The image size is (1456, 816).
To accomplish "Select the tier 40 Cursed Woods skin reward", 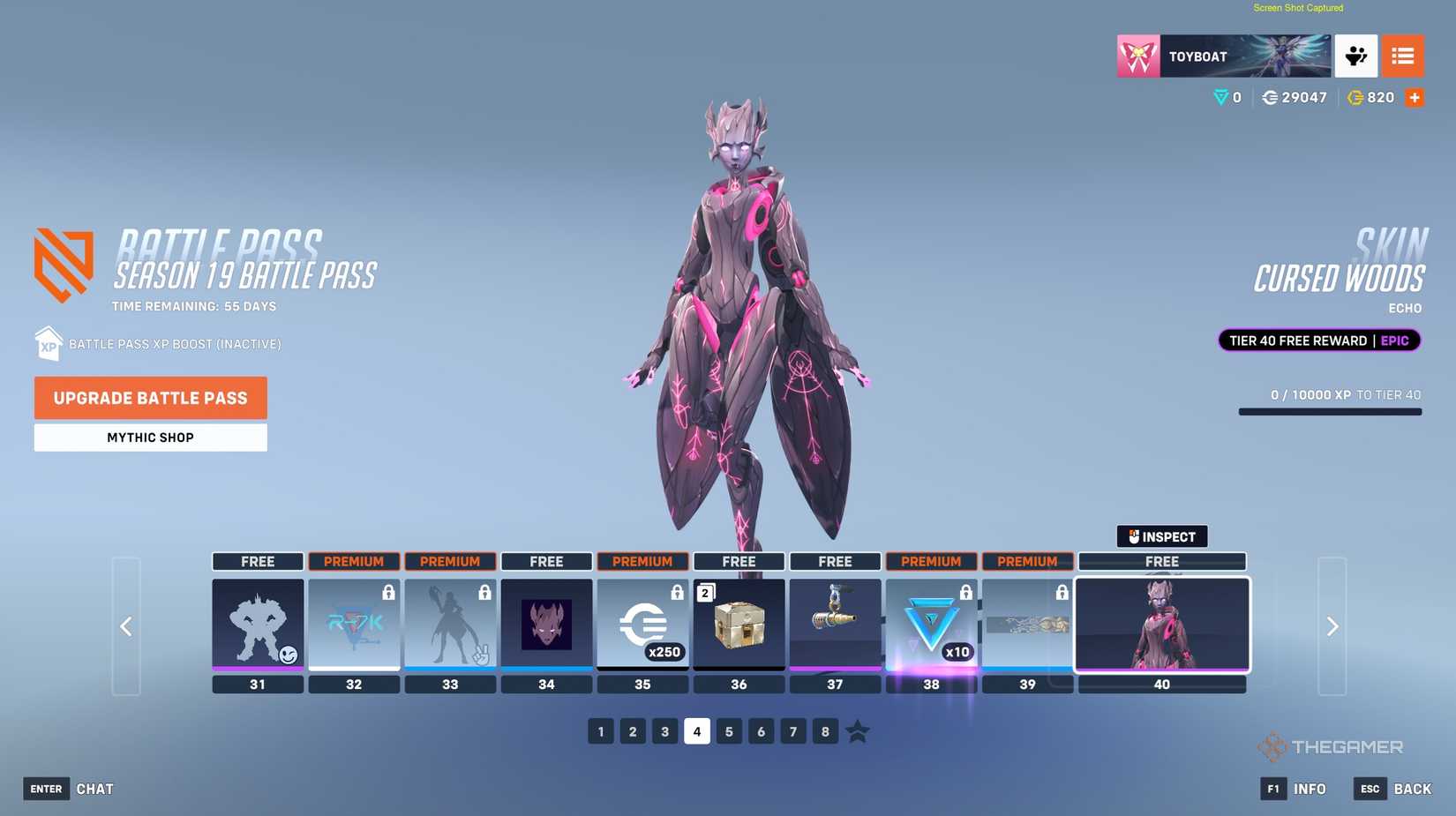I will tap(1162, 625).
